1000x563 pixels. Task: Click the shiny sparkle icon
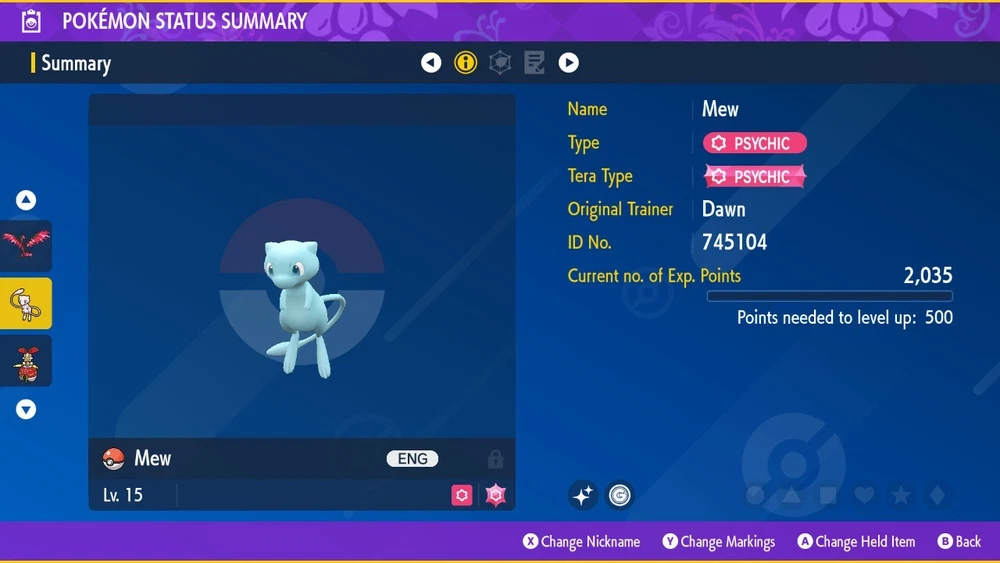(x=584, y=495)
